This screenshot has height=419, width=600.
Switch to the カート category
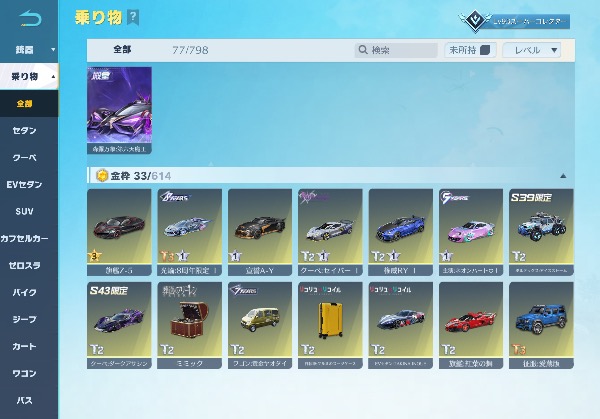click(25, 347)
